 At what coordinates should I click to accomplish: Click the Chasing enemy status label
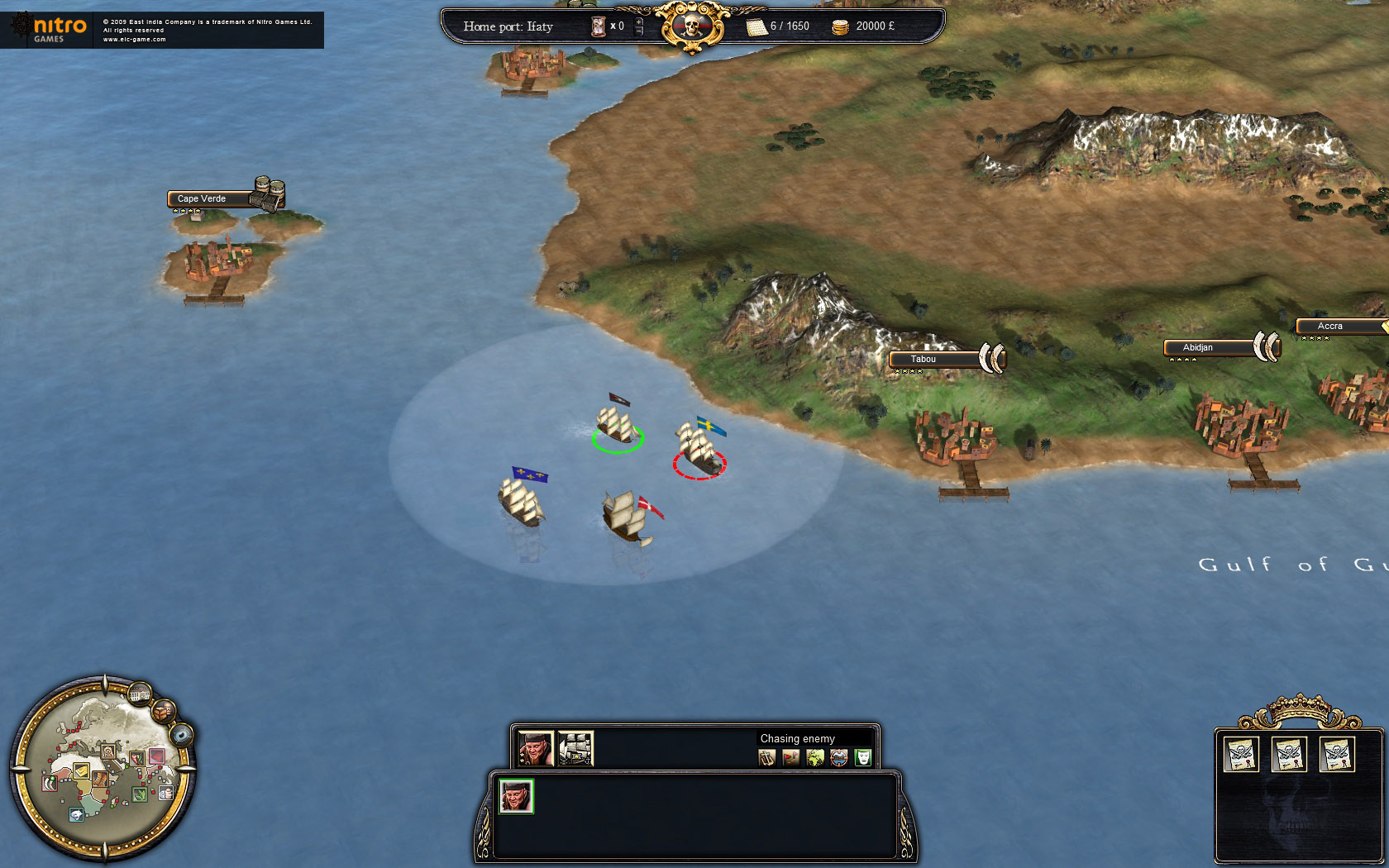tap(798, 738)
